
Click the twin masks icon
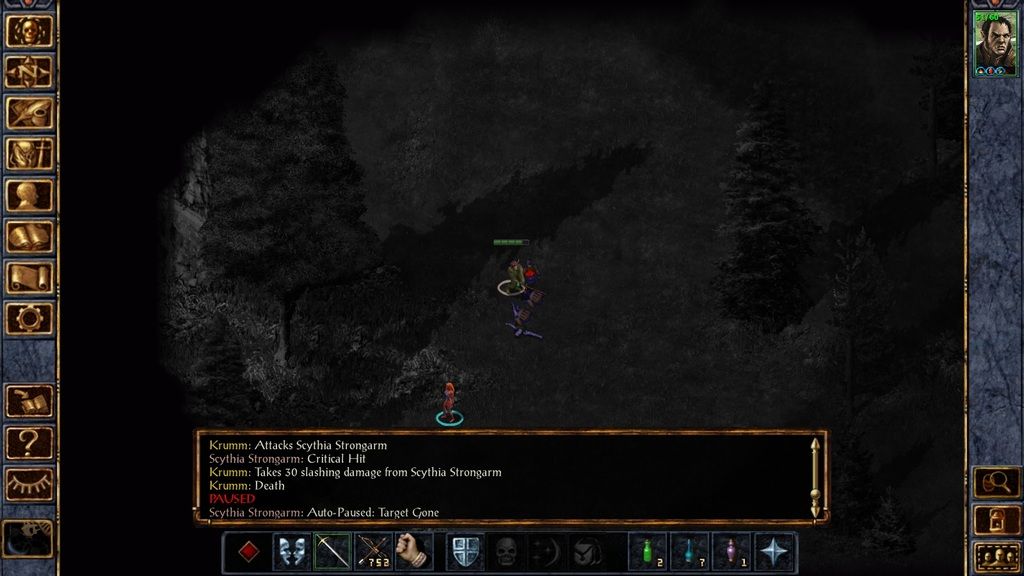point(290,551)
